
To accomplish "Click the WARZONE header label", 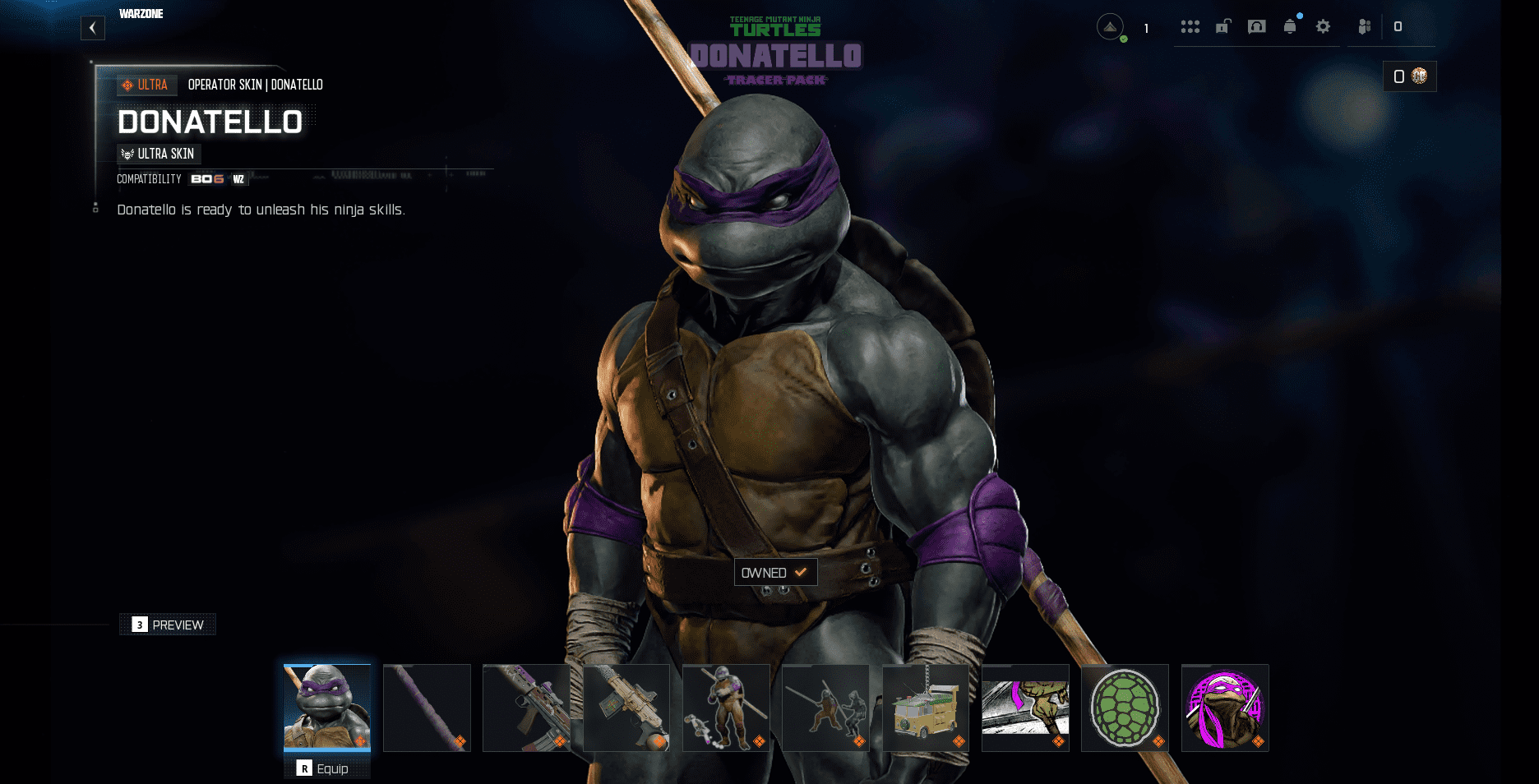I will pyautogui.click(x=141, y=13).
